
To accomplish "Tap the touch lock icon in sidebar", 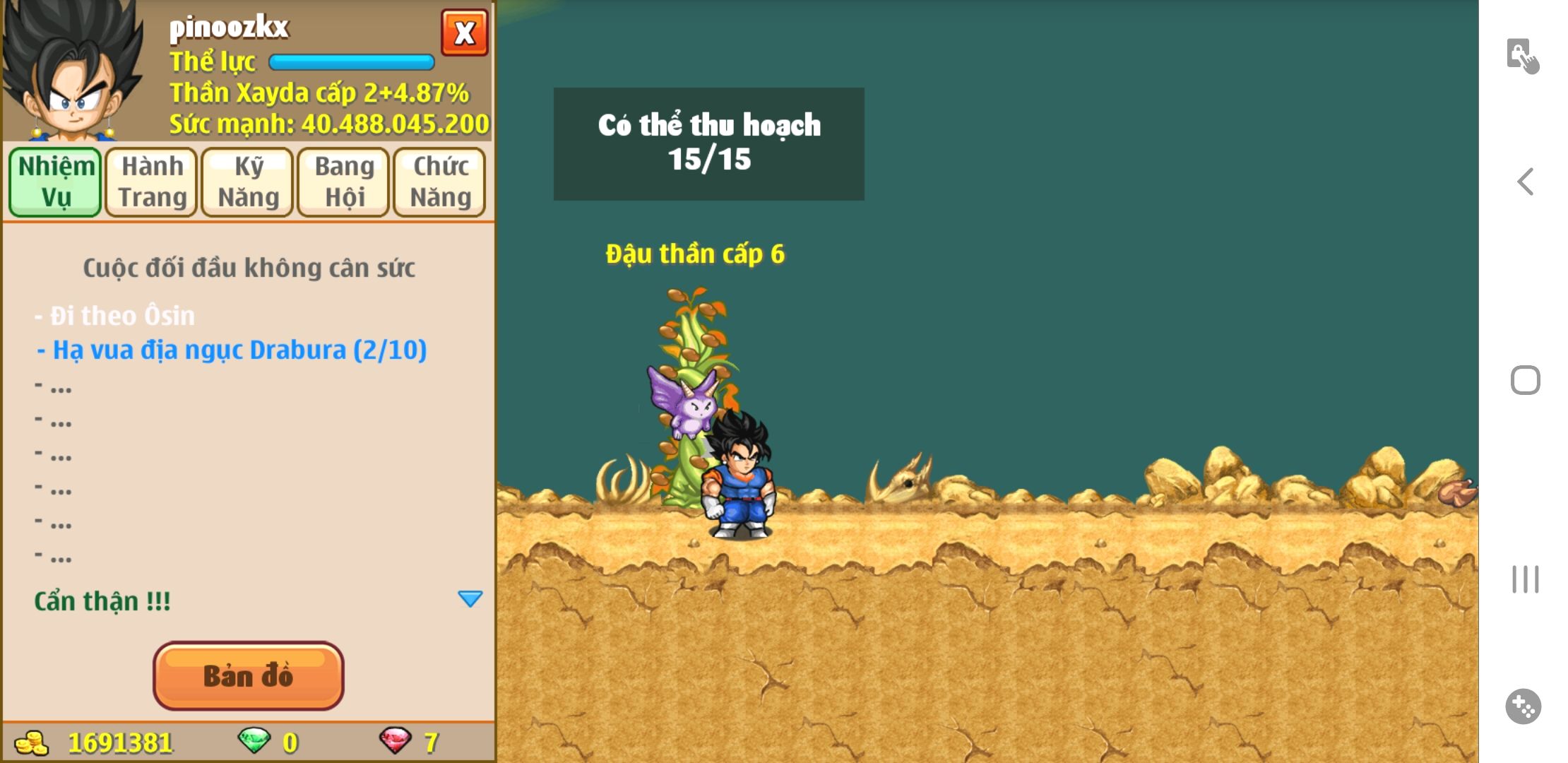I will click(x=1522, y=56).
